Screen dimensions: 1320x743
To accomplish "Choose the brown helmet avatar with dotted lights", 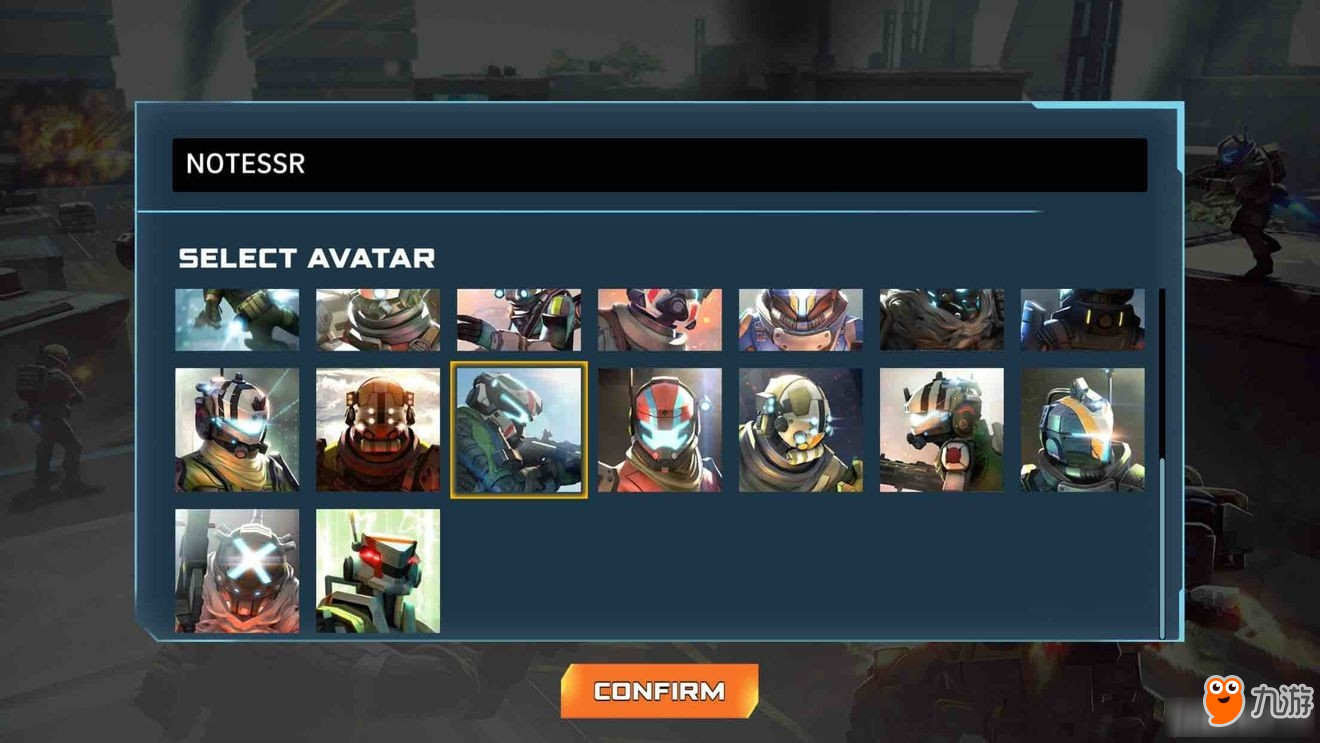I will 378,430.
